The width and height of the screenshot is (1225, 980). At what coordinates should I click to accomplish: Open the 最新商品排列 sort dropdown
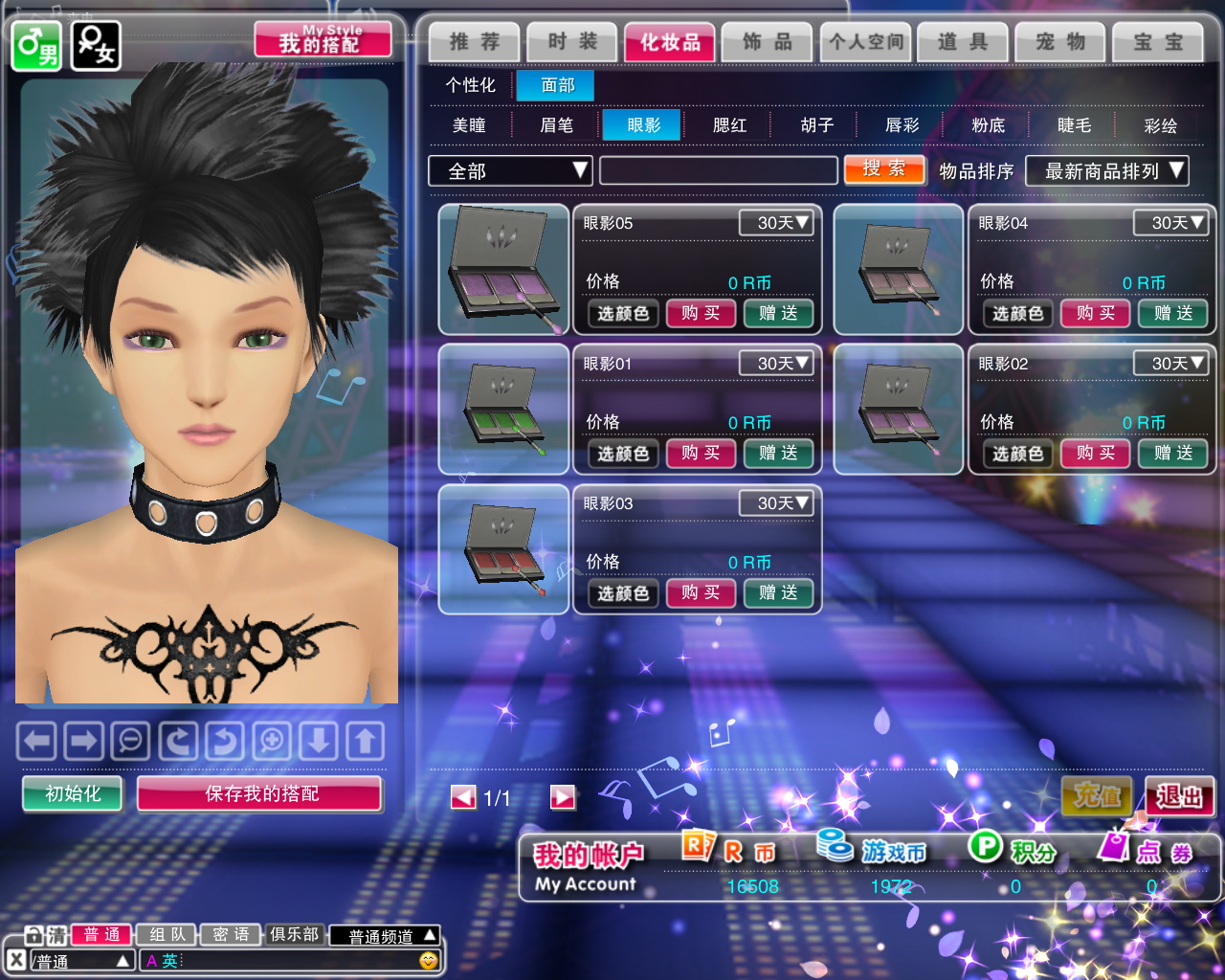pos(1106,171)
